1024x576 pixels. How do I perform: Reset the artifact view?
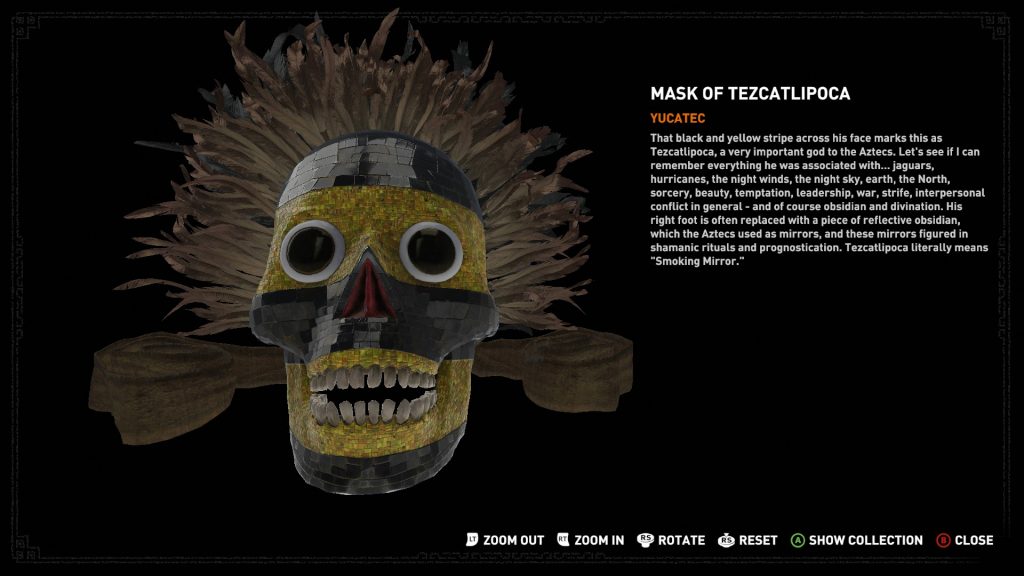(748, 540)
